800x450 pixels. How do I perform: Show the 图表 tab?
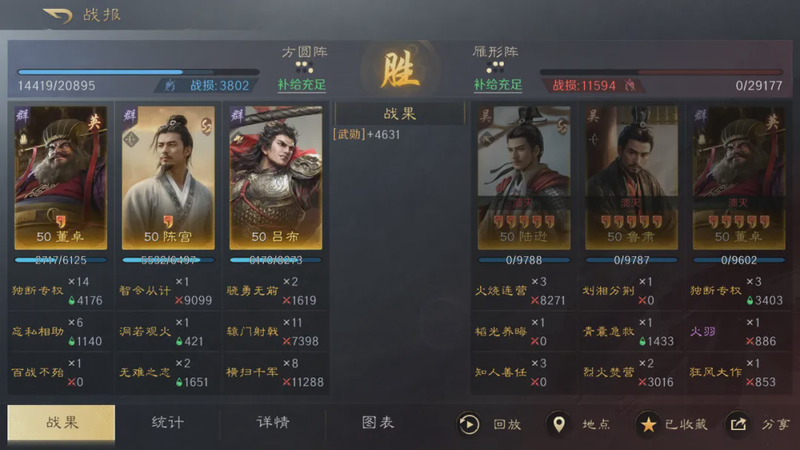(x=377, y=422)
